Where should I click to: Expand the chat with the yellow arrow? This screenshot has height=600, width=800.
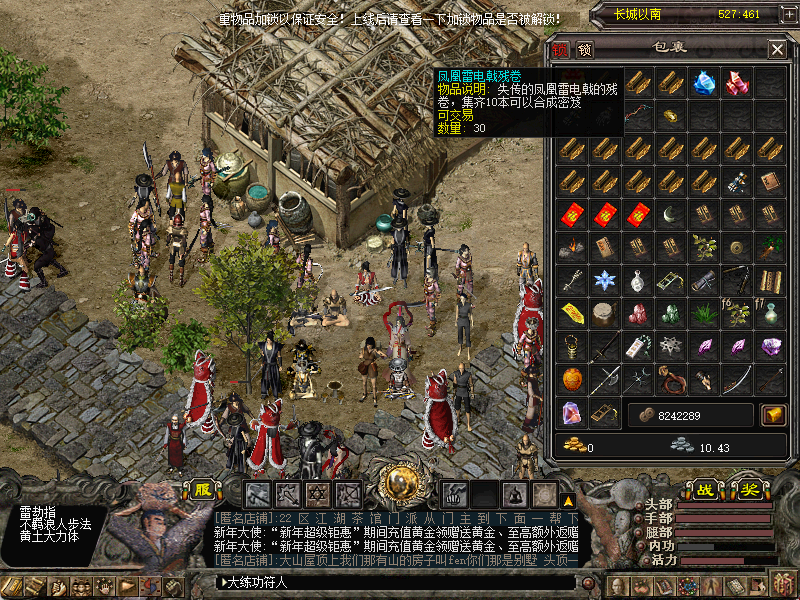coord(568,500)
